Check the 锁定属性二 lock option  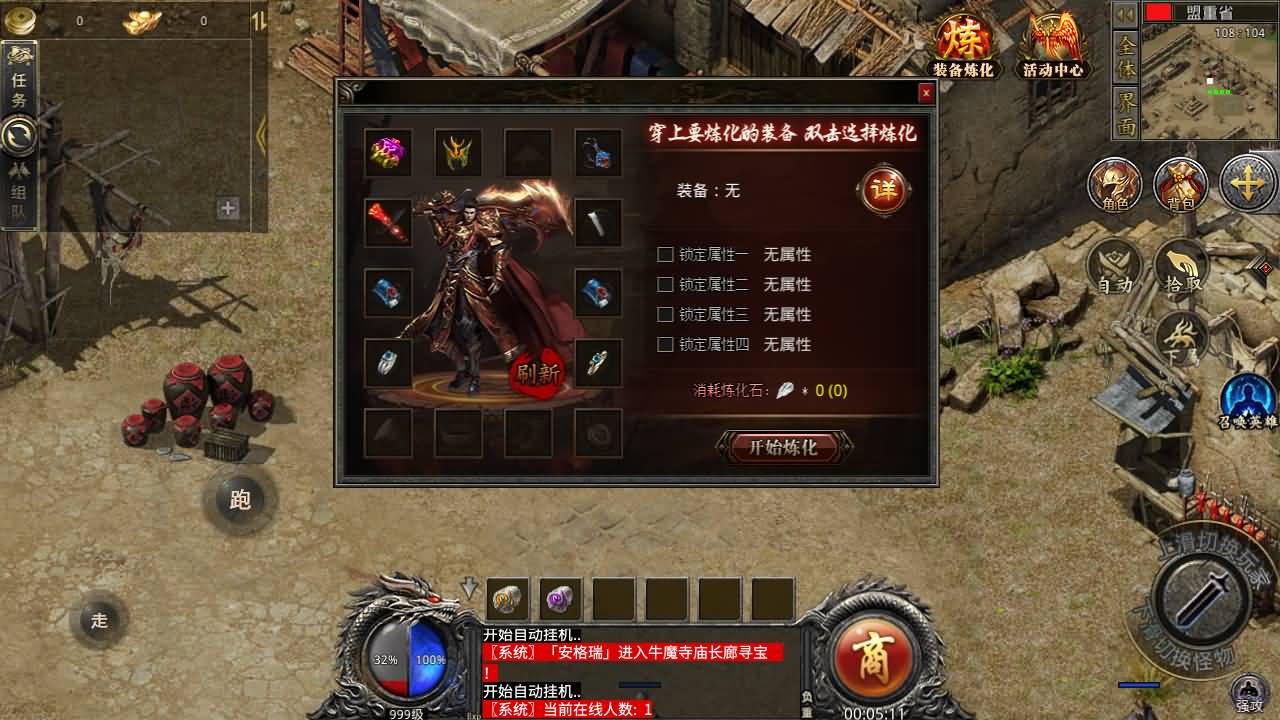(x=665, y=285)
